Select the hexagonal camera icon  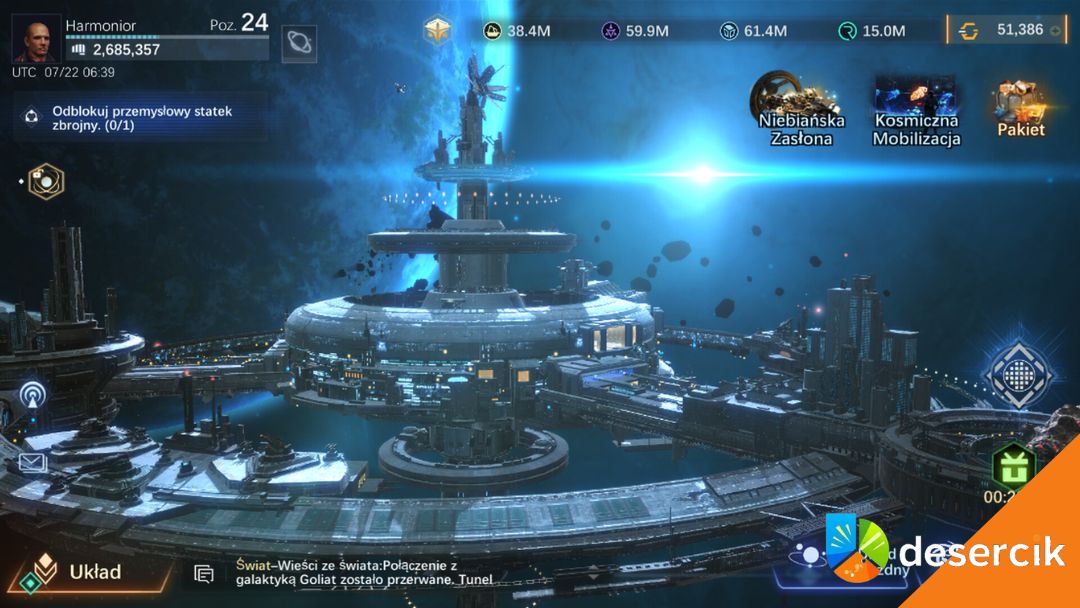pyautogui.click(x=46, y=181)
